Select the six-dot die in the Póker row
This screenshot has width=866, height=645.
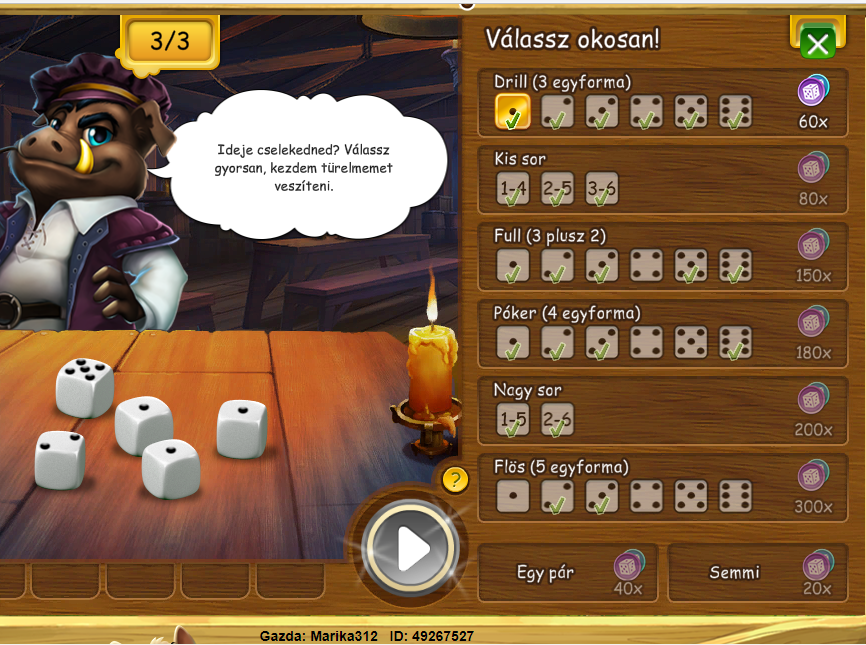click(736, 343)
